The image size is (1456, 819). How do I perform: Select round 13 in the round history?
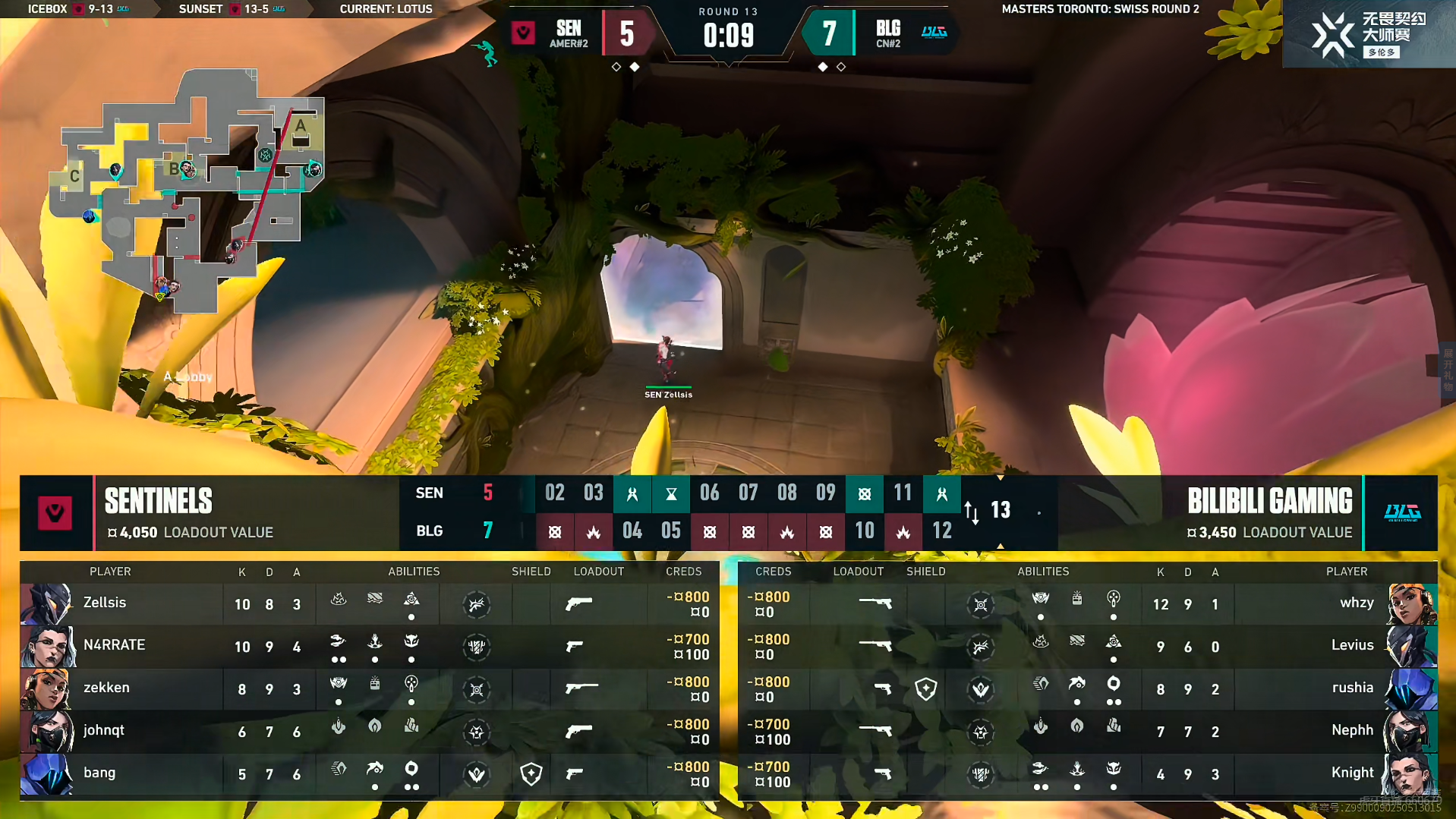[x=1000, y=510]
